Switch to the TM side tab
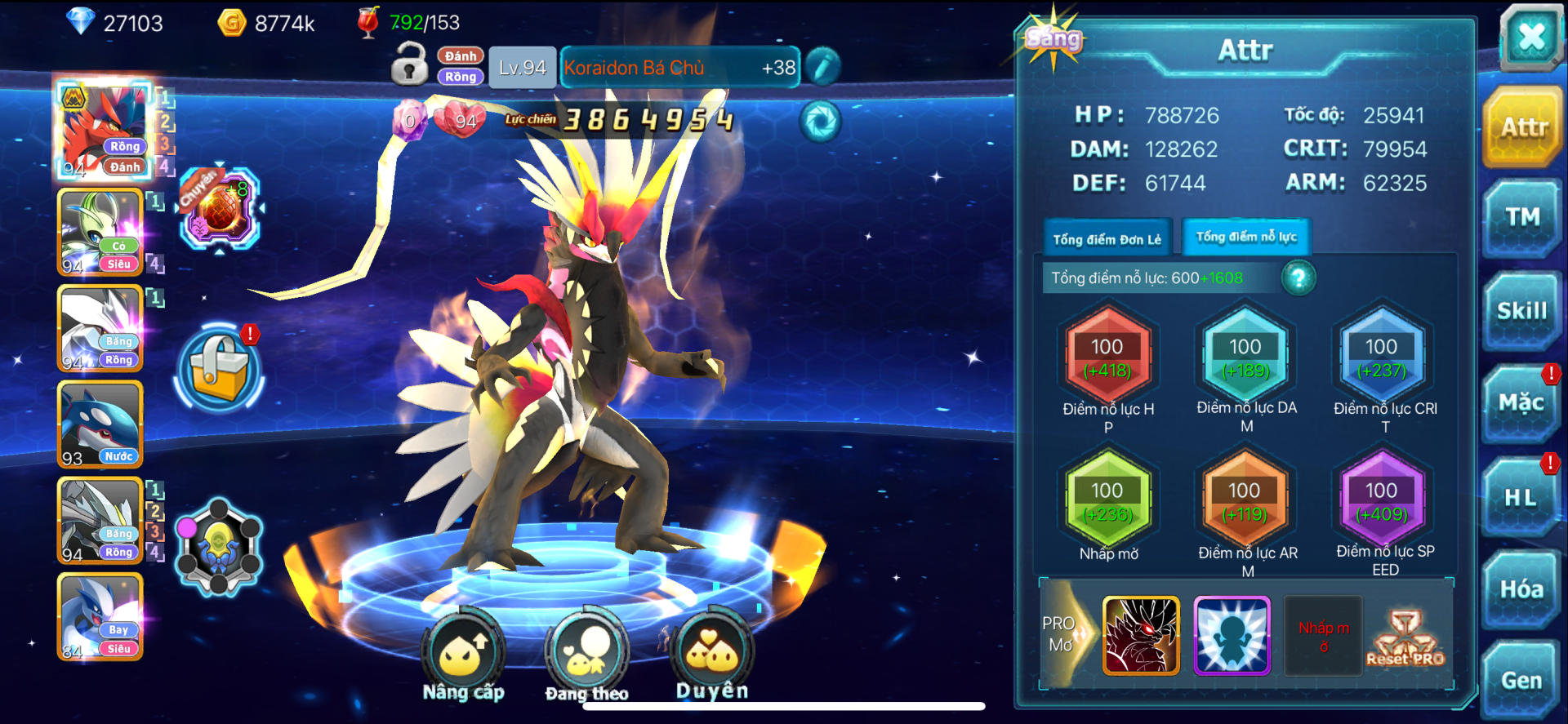The width and height of the screenshot is (1568, 724). [1522, 218]
